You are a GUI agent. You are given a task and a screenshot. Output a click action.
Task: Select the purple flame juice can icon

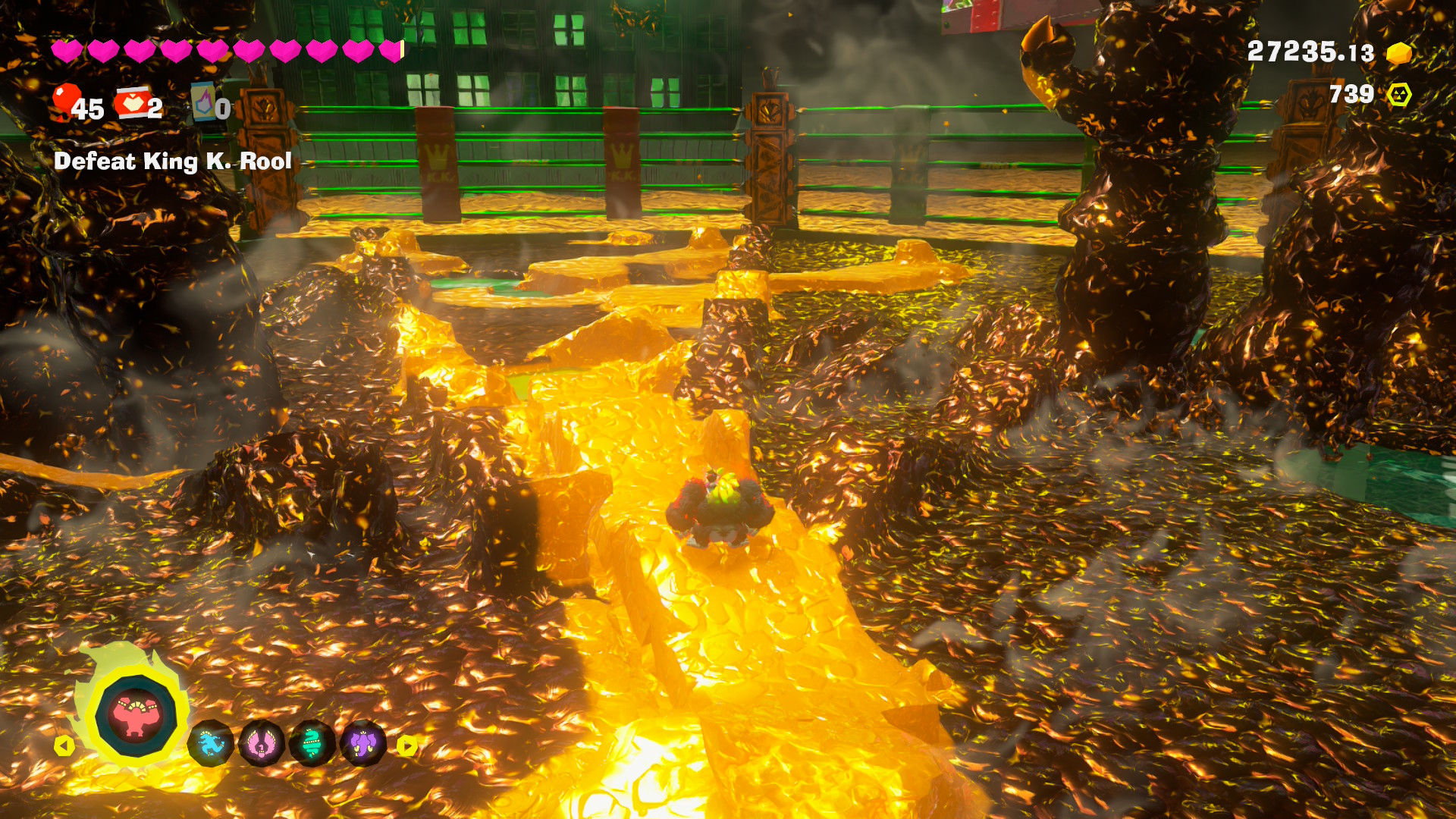coord(203,102)
